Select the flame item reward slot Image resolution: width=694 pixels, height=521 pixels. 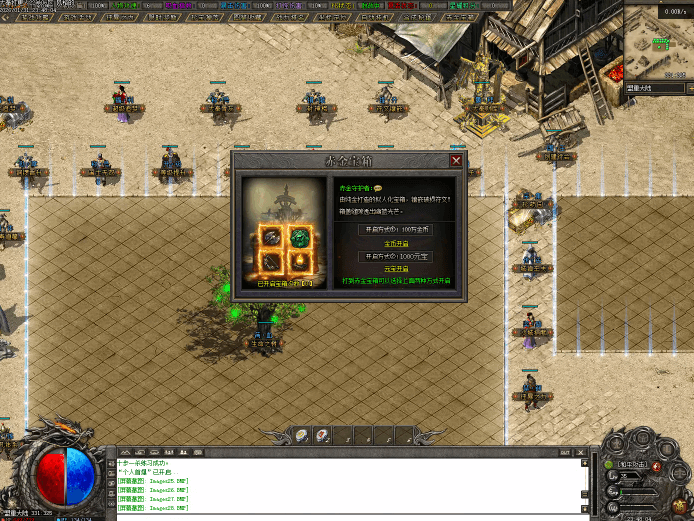click(x=300, y=263)
